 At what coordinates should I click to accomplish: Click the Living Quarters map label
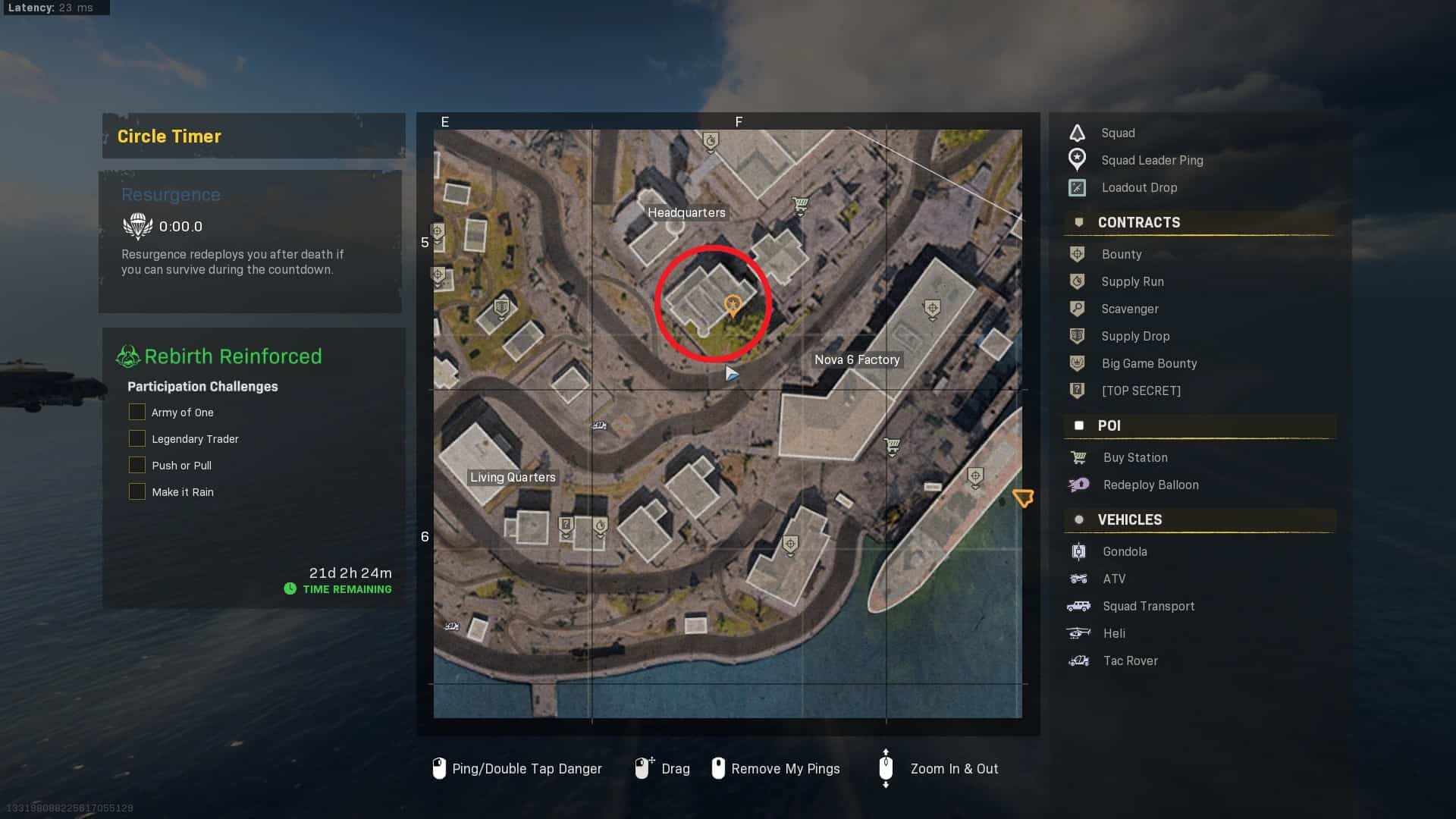513,477
